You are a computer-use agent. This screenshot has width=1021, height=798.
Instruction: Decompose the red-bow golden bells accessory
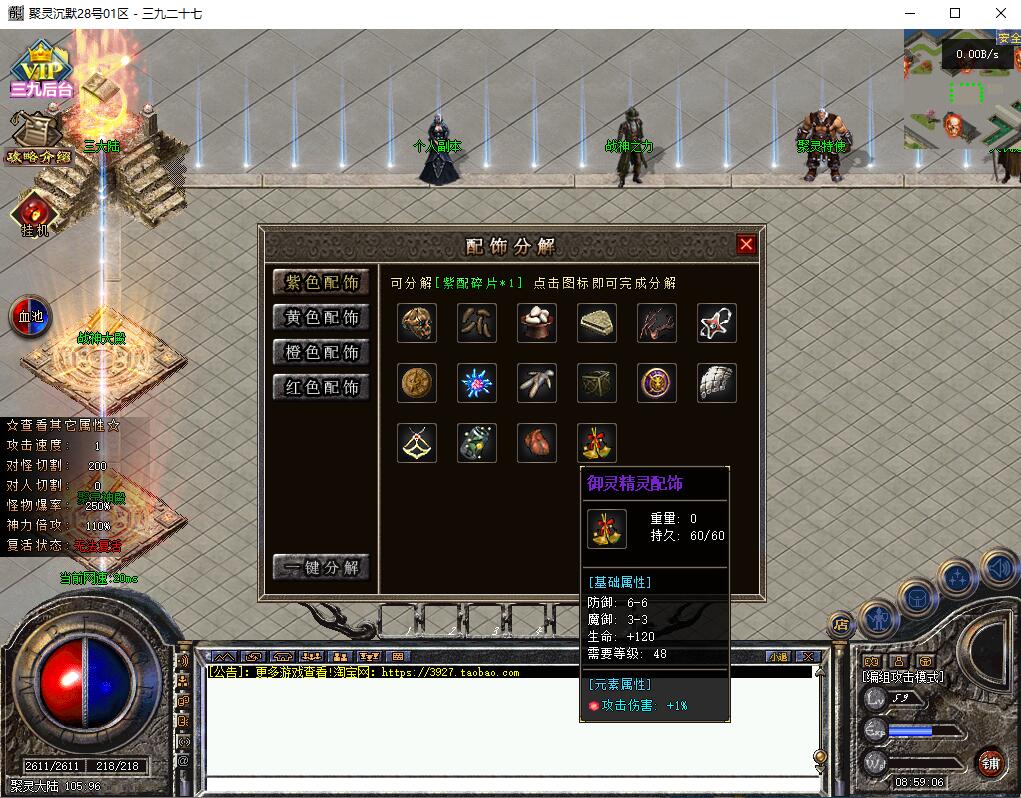pyautogui.click(x=597, y=443)
